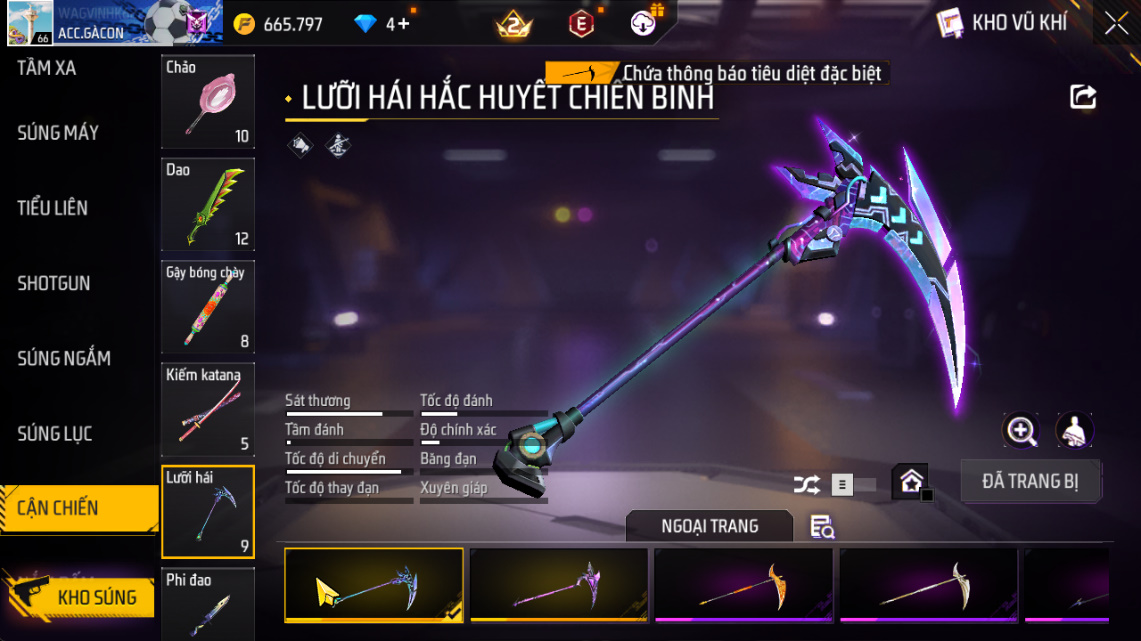The width and height of the screenshot is (1141, 641).
Task: Open the Súng Máy weapon category
Action: 58,133
